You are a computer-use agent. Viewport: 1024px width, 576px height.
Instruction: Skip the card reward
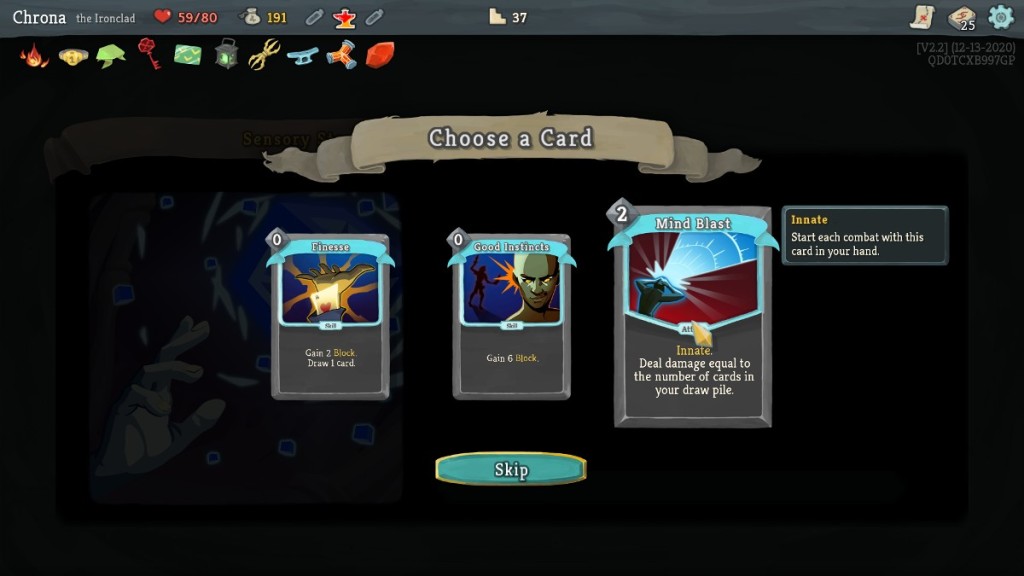tap(511, 469)
